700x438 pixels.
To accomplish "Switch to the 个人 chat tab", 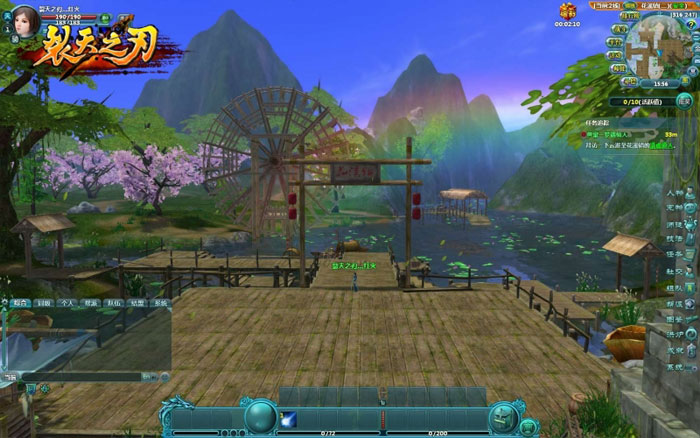I will point(66,301).
